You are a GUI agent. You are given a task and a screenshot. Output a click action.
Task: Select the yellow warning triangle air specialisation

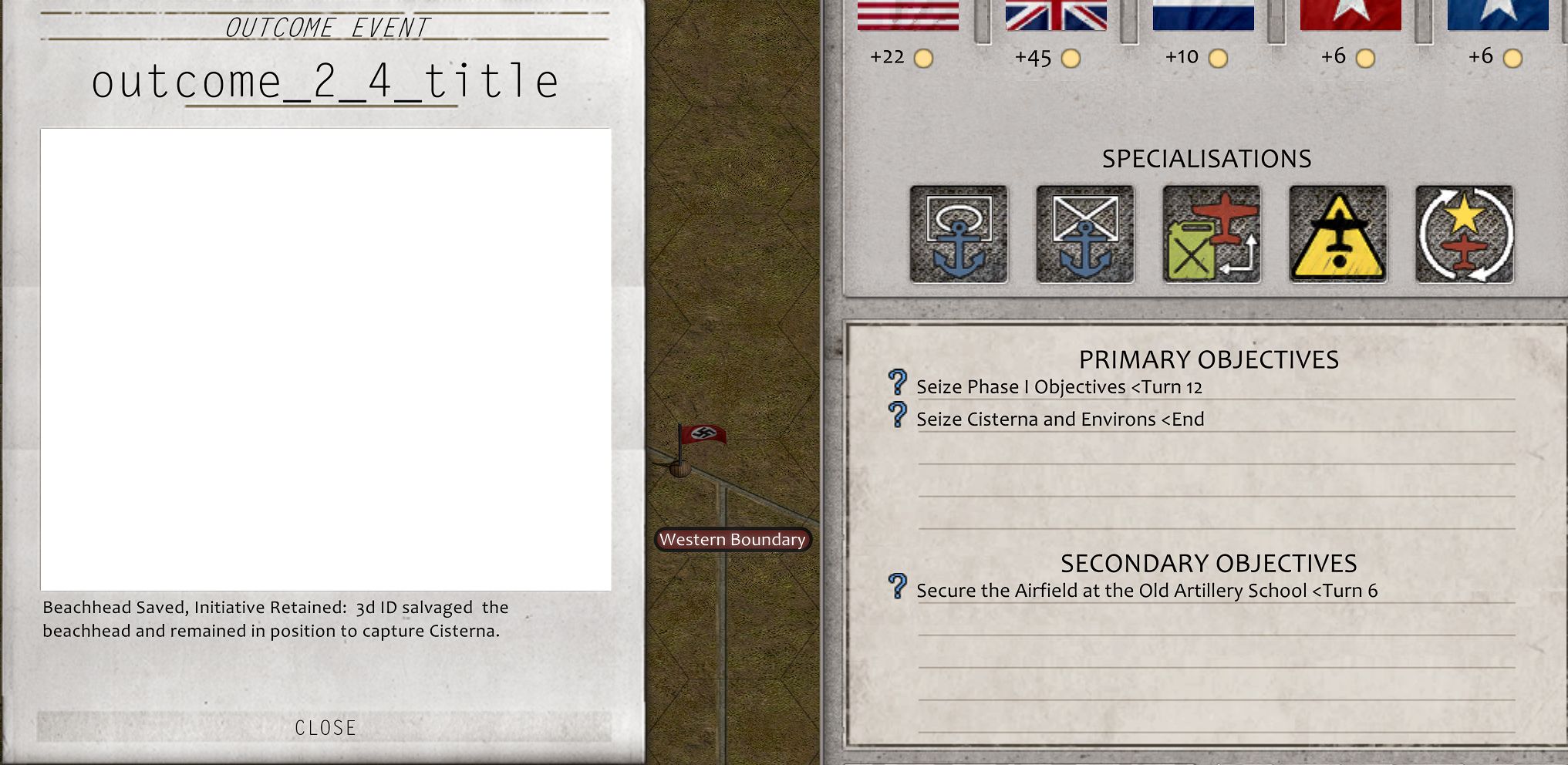pos(1338,233)
